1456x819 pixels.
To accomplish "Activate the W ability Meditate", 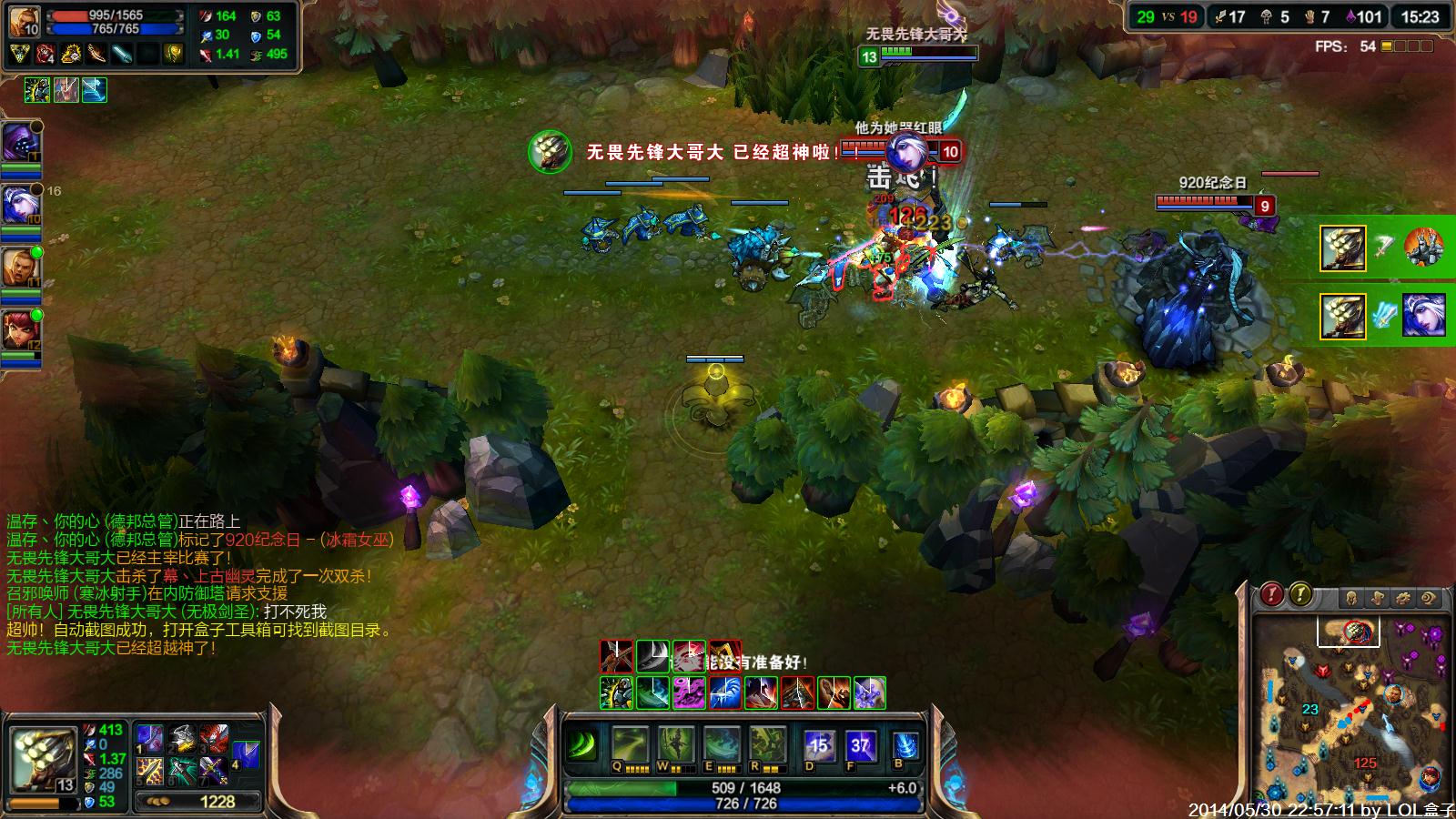I will 676,745.
